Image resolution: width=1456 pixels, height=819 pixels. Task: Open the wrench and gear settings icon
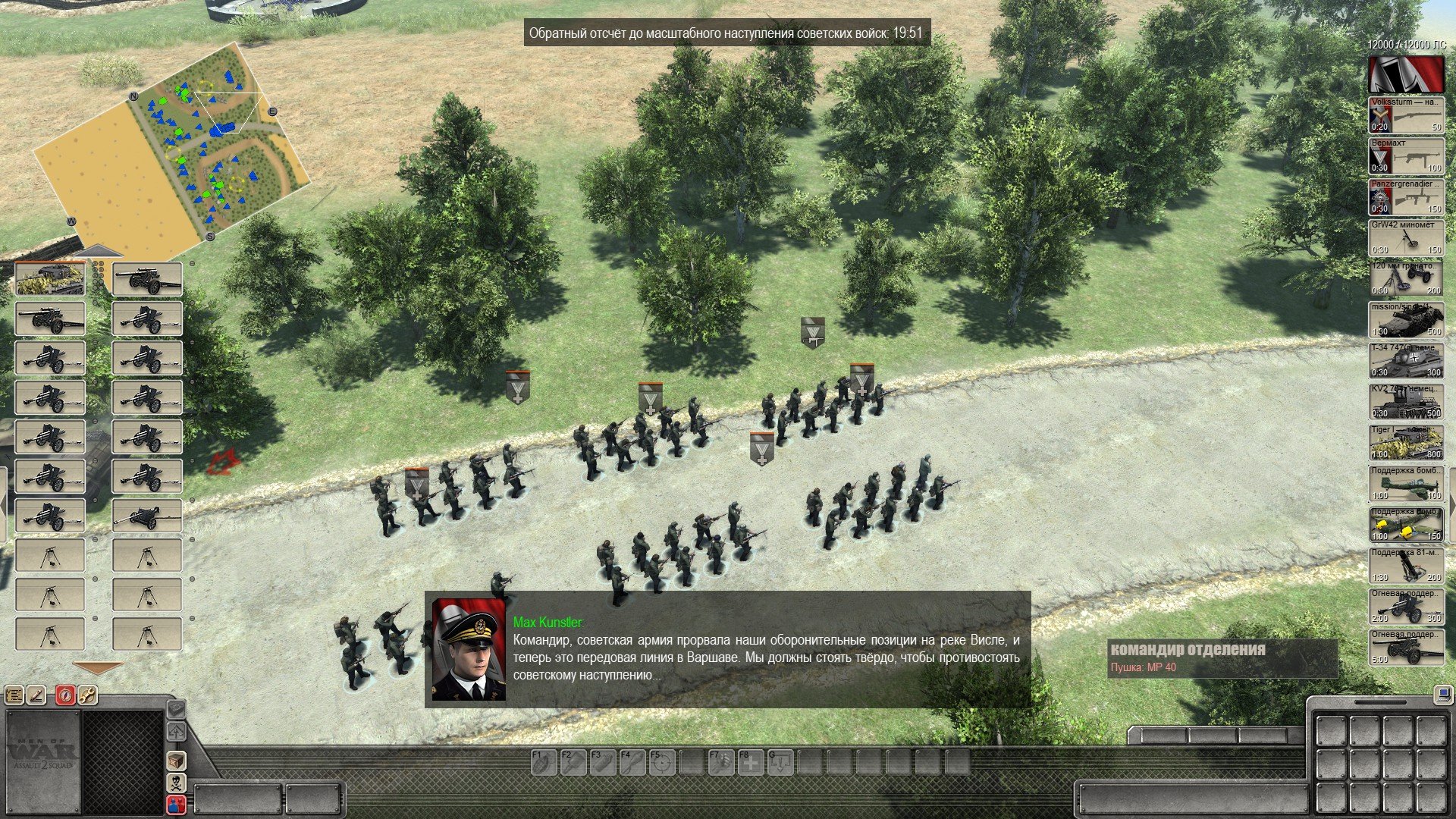coord(88,695)
